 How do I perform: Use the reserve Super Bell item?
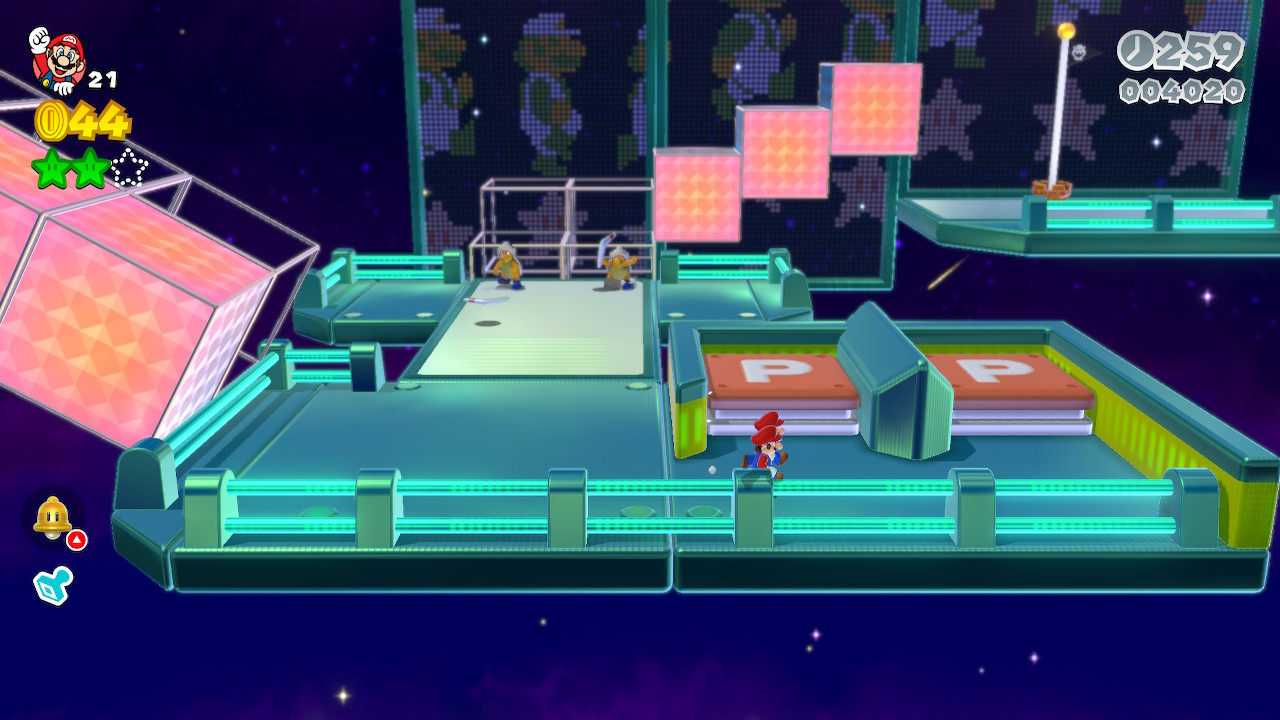pos(52,517)
